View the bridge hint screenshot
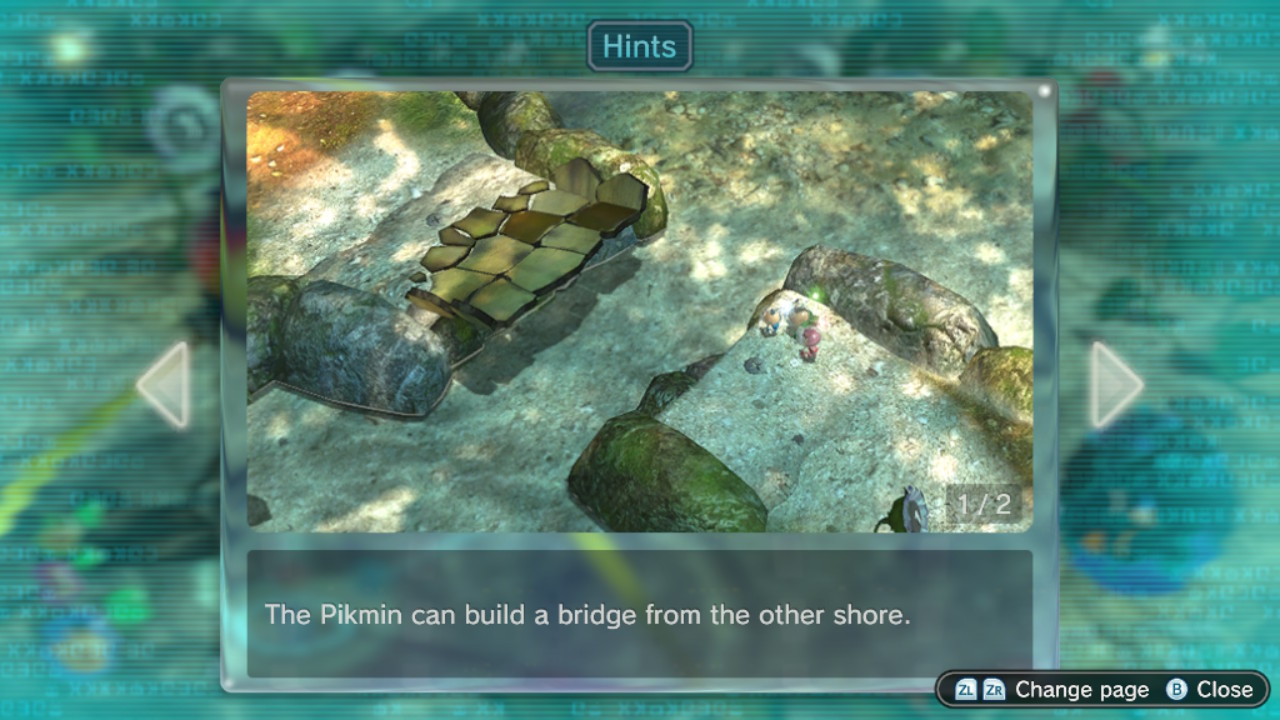The image size is (1280, 720). pos(639,311)
